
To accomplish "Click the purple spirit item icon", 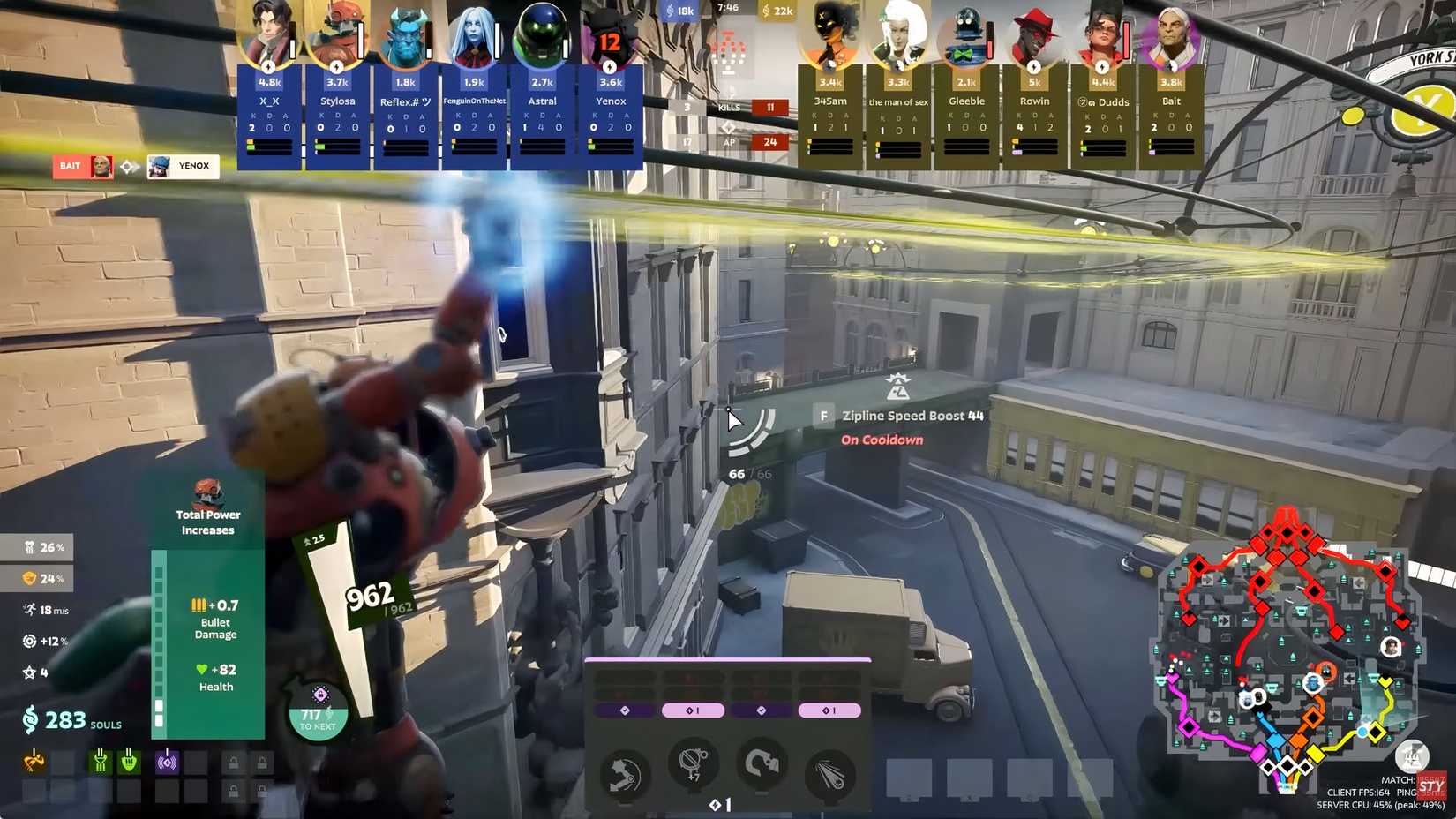I will [167, 760].
